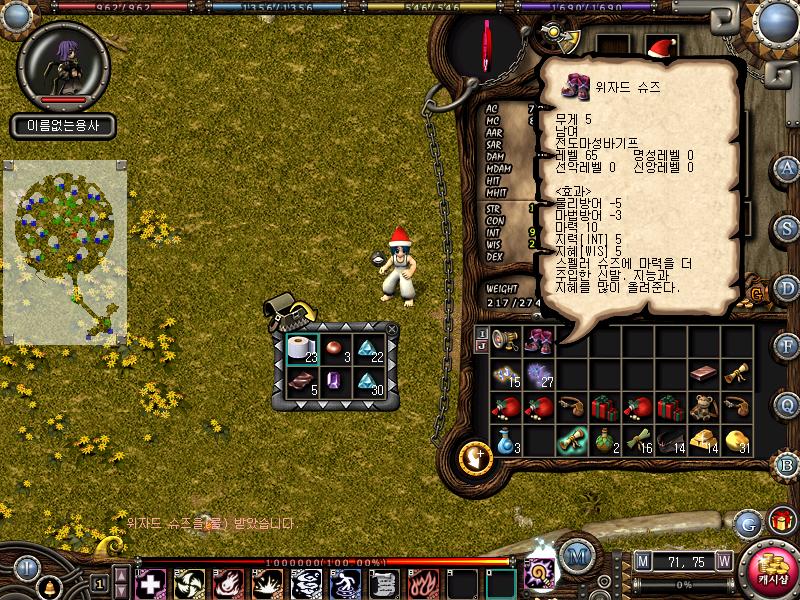The width and height of the screenshot is (800, 600).
Task: Click the green potion bottle slot
Action: [605, 439]
